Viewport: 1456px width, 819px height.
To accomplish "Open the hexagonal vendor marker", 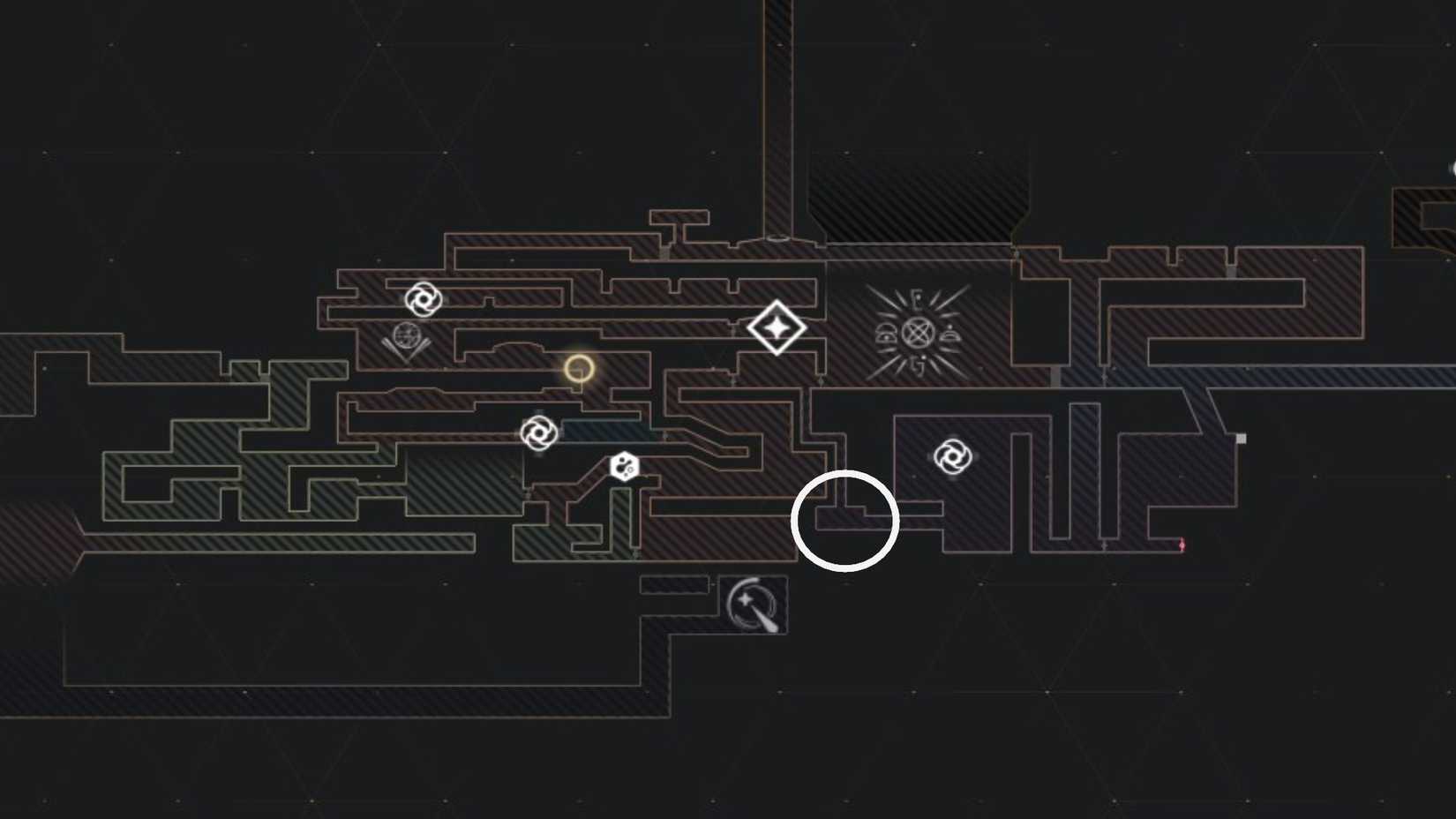I will tap(626, 465).
